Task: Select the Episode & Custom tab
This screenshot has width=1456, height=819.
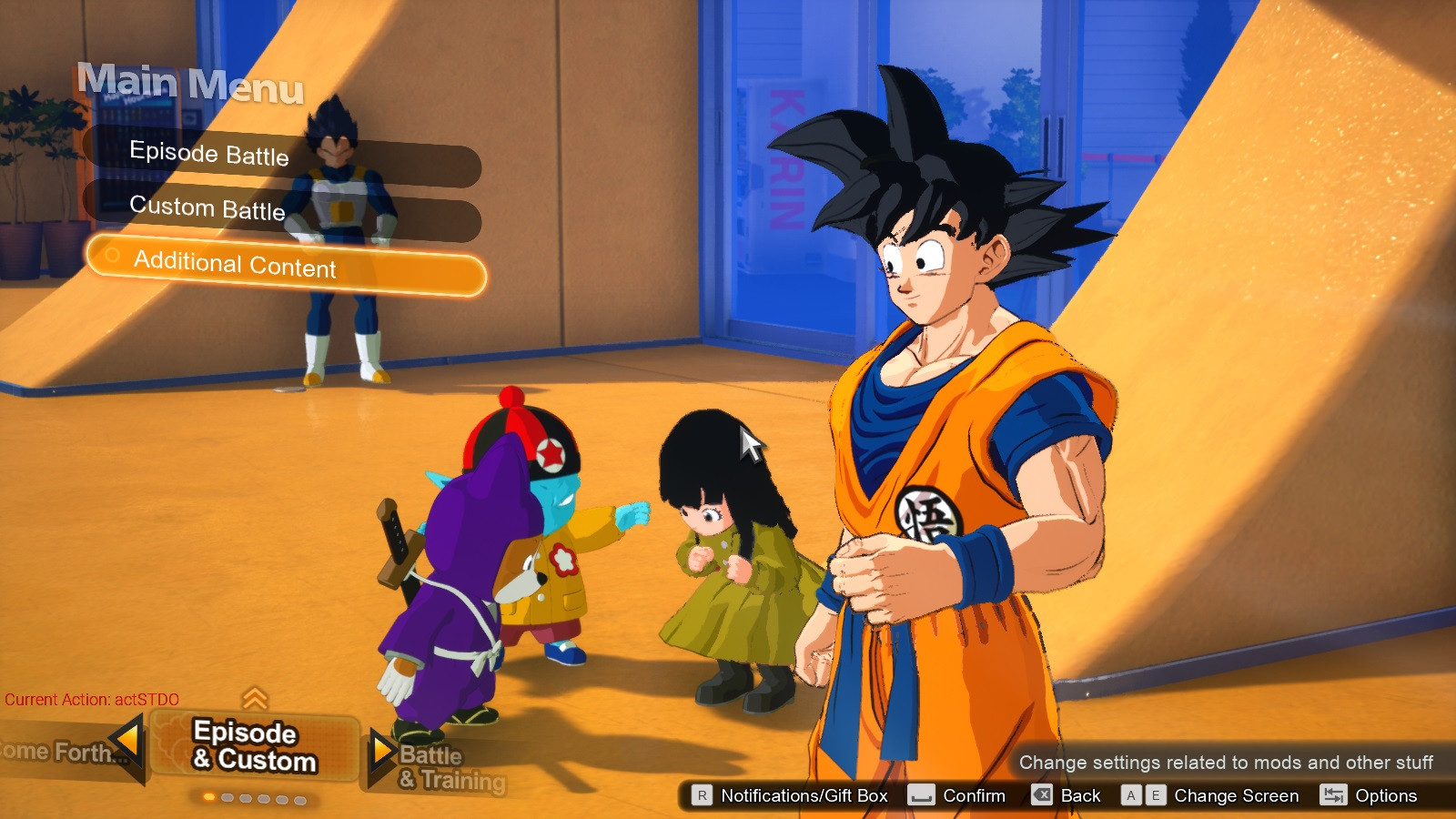Action: click(x=255, y=746)
